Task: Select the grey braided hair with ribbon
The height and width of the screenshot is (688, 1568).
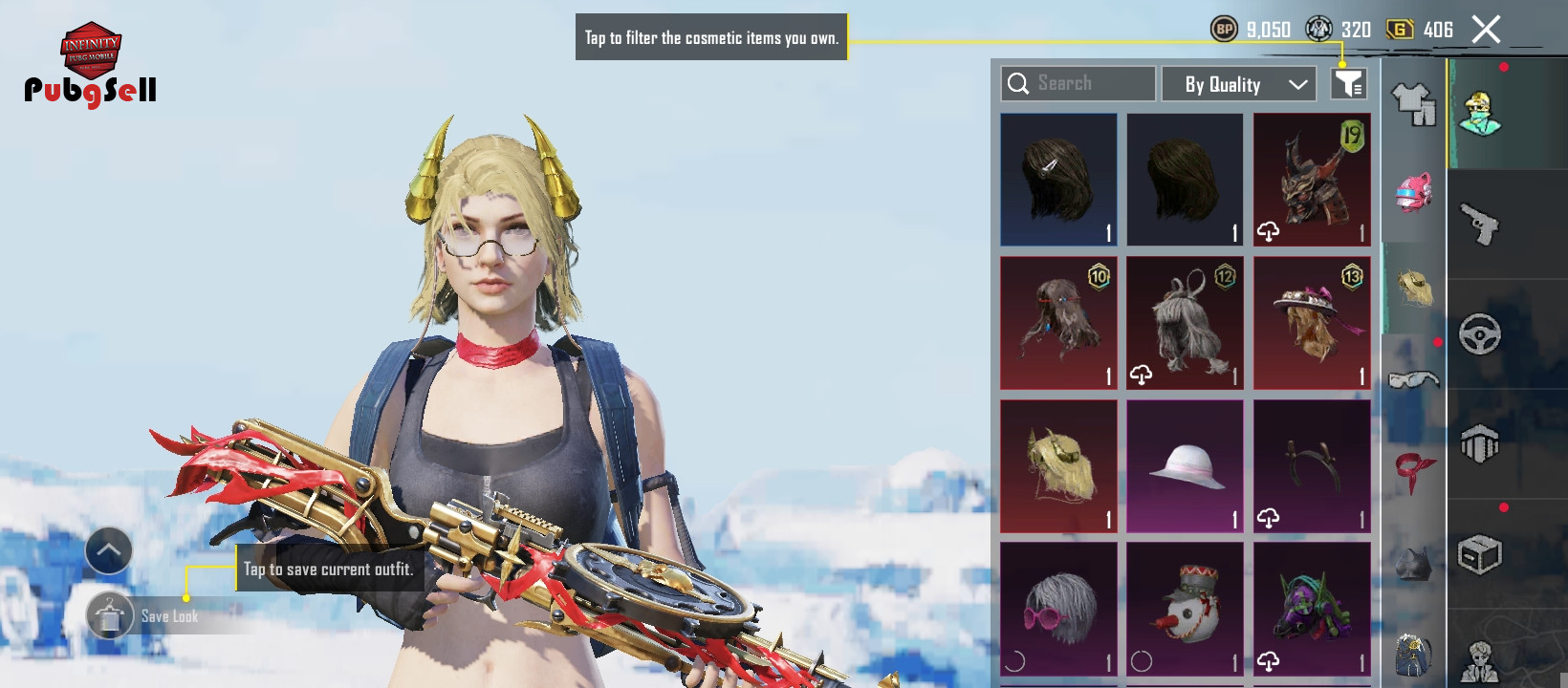Action: coord(1185,323)
